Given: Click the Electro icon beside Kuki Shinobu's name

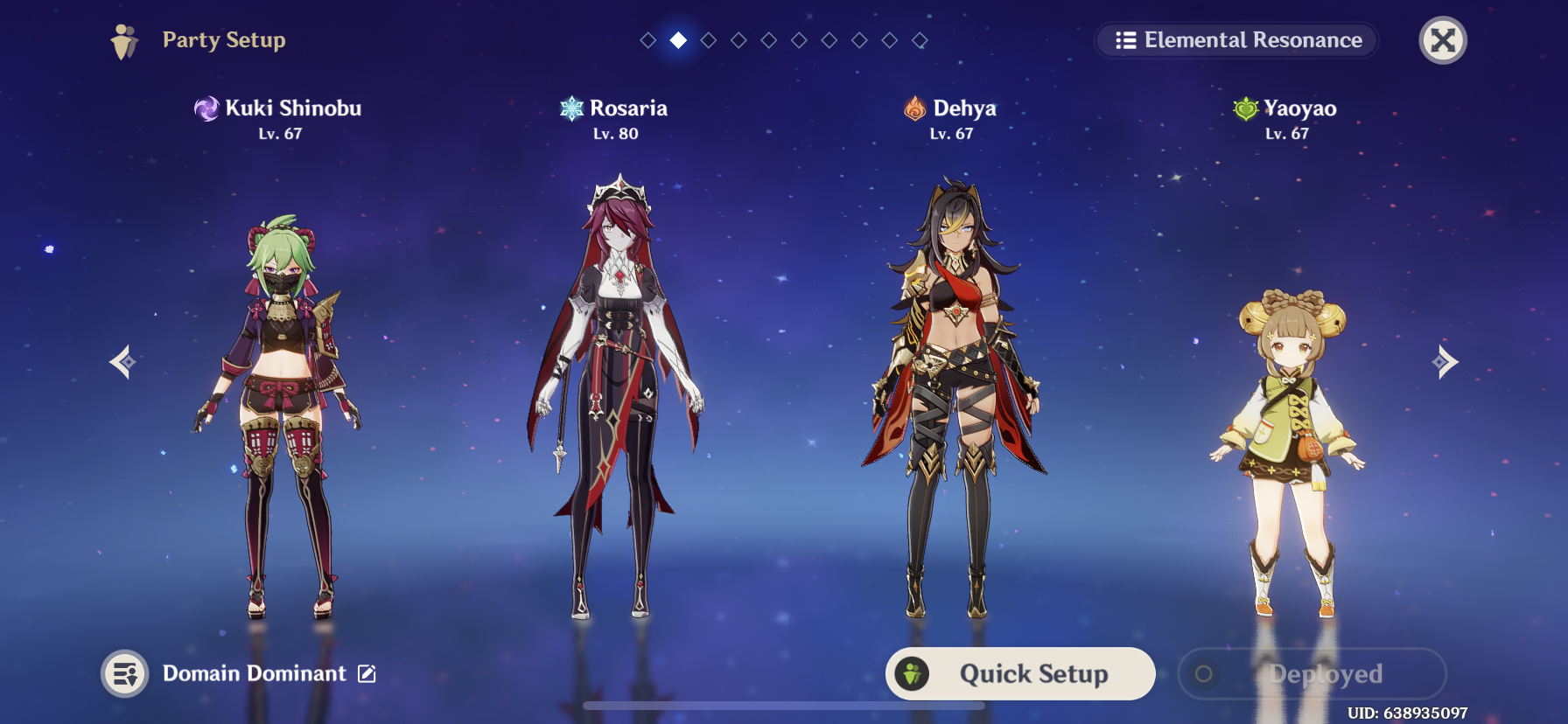Looking at the screenshot, I should 207,108.
